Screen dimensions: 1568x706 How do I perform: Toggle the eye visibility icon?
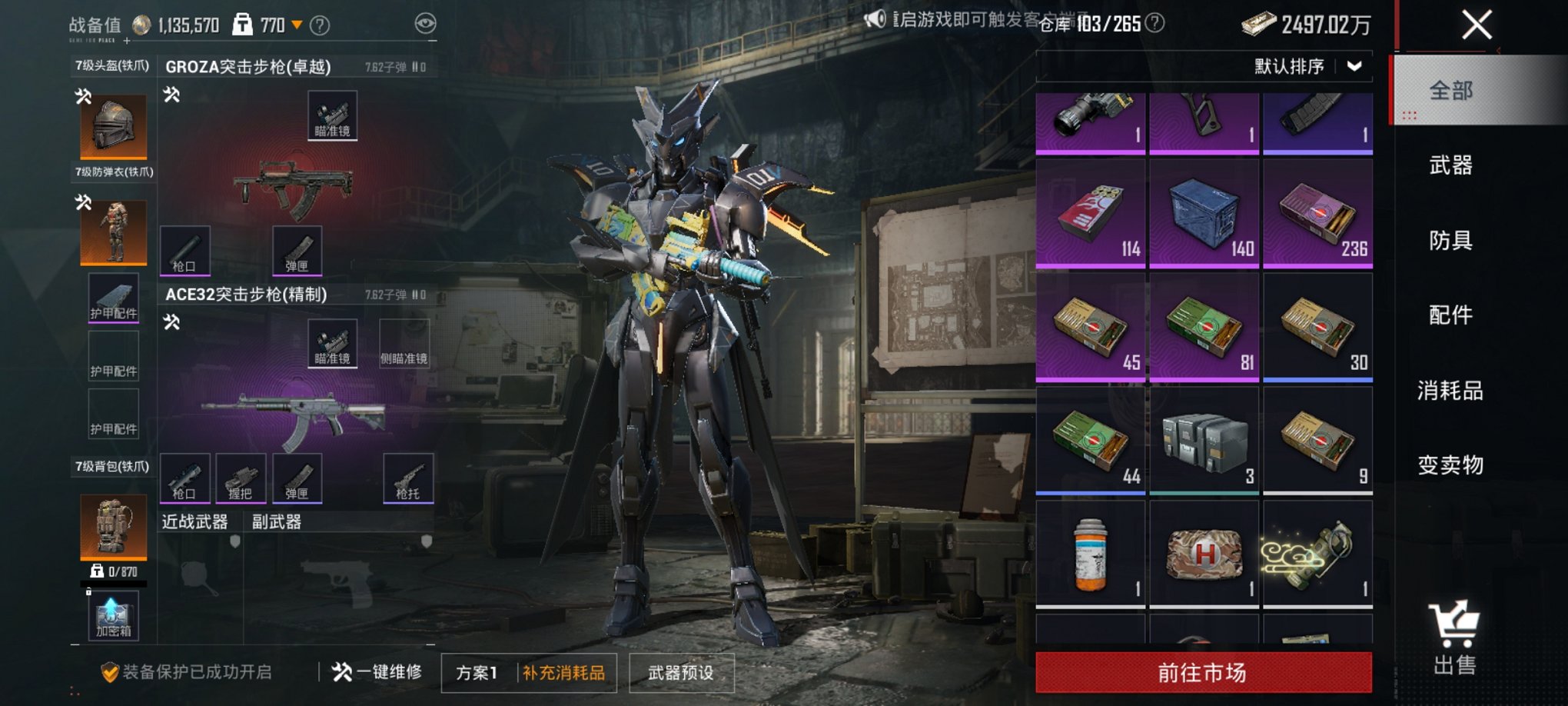[x=425, y=24]
